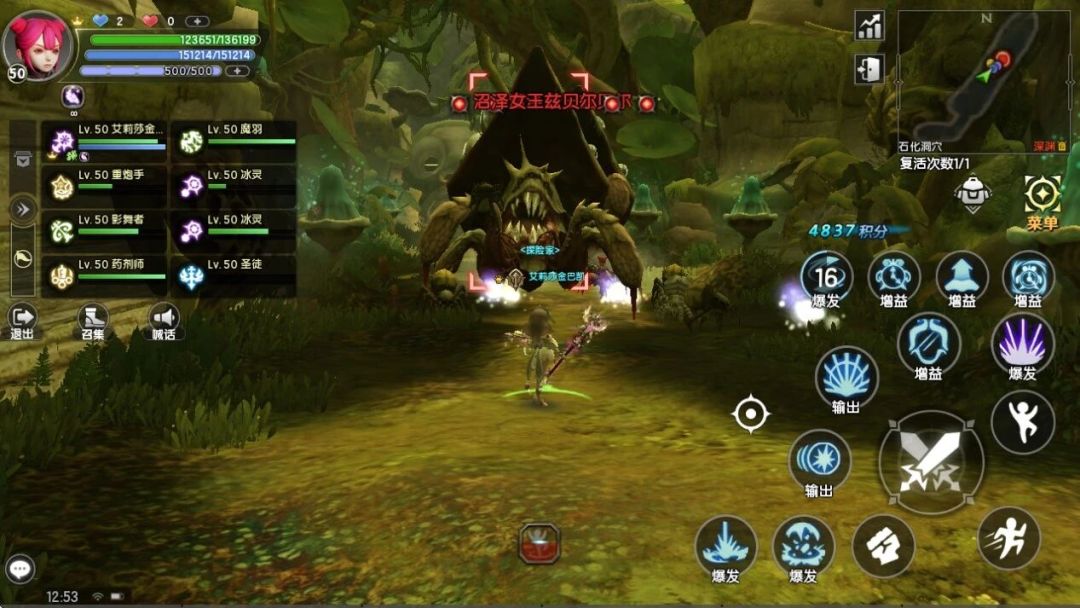Open the backpack icon
The height and width of the screenshot is (608, 1080).
tap(972, 193)
